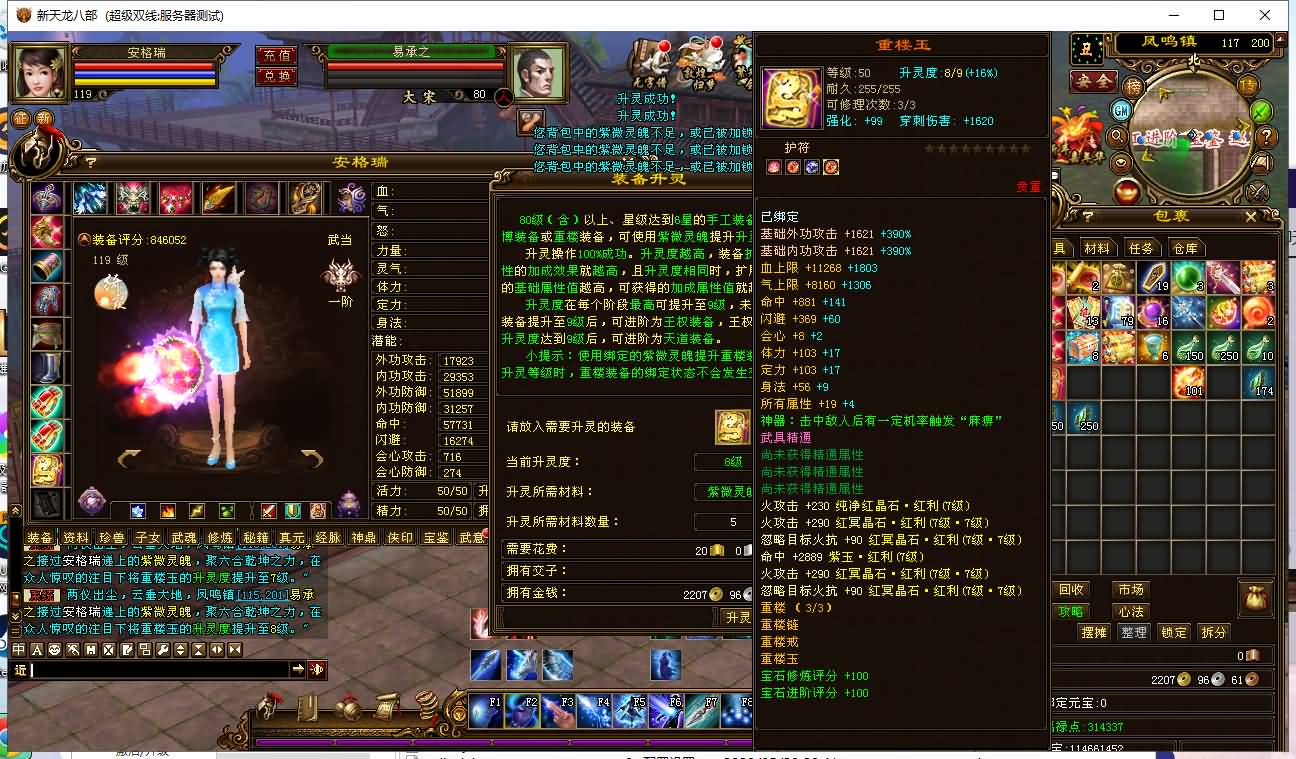This screenshot has height=759, width=1296.
Task: Open the money pouch icon in the inventory panel
Action: 1257,597
